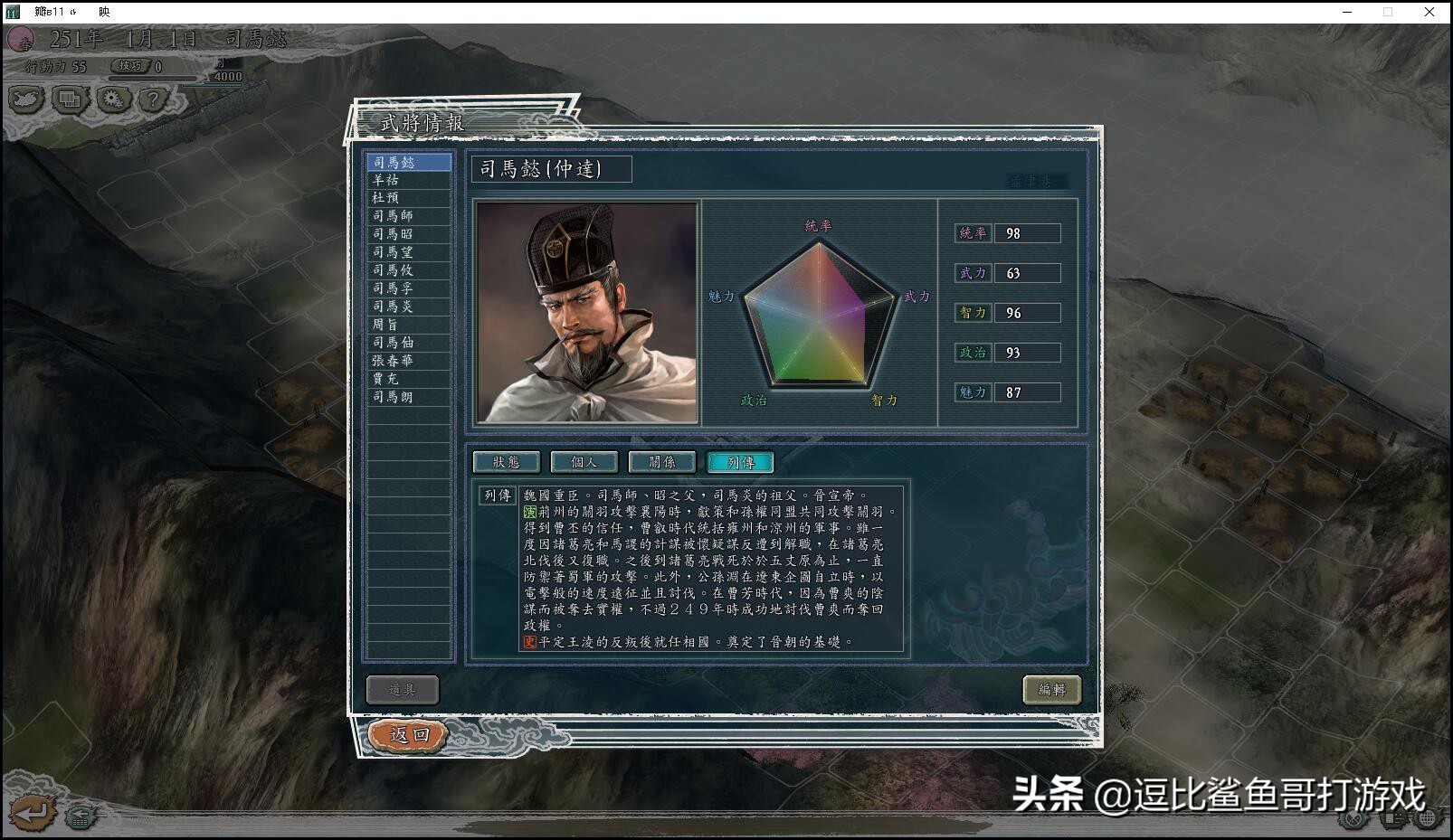The width and height of the screenshot is (1453, 840).
Task: Open the 關係 relations tab
Action: (660, 462)
